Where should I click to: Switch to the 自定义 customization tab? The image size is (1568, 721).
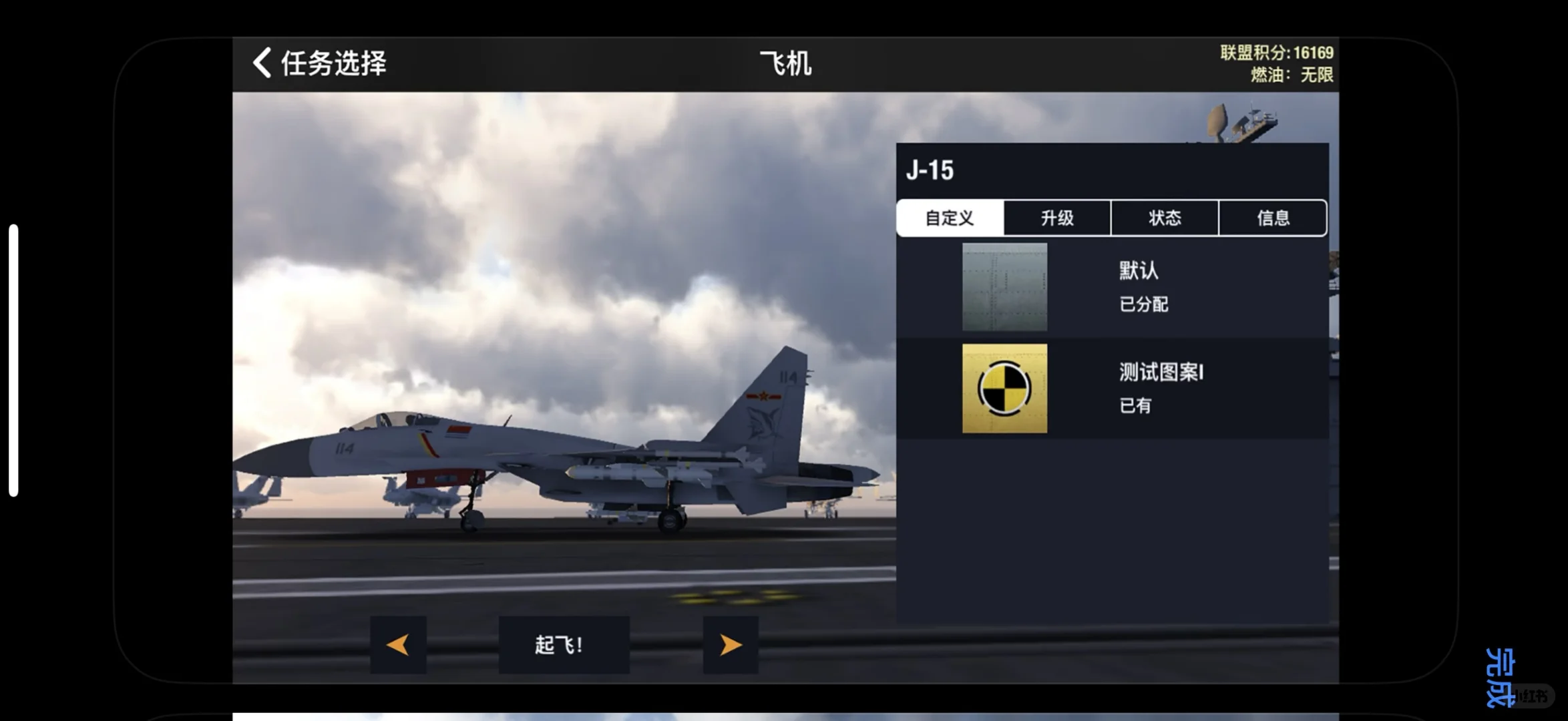click(948, 218)
